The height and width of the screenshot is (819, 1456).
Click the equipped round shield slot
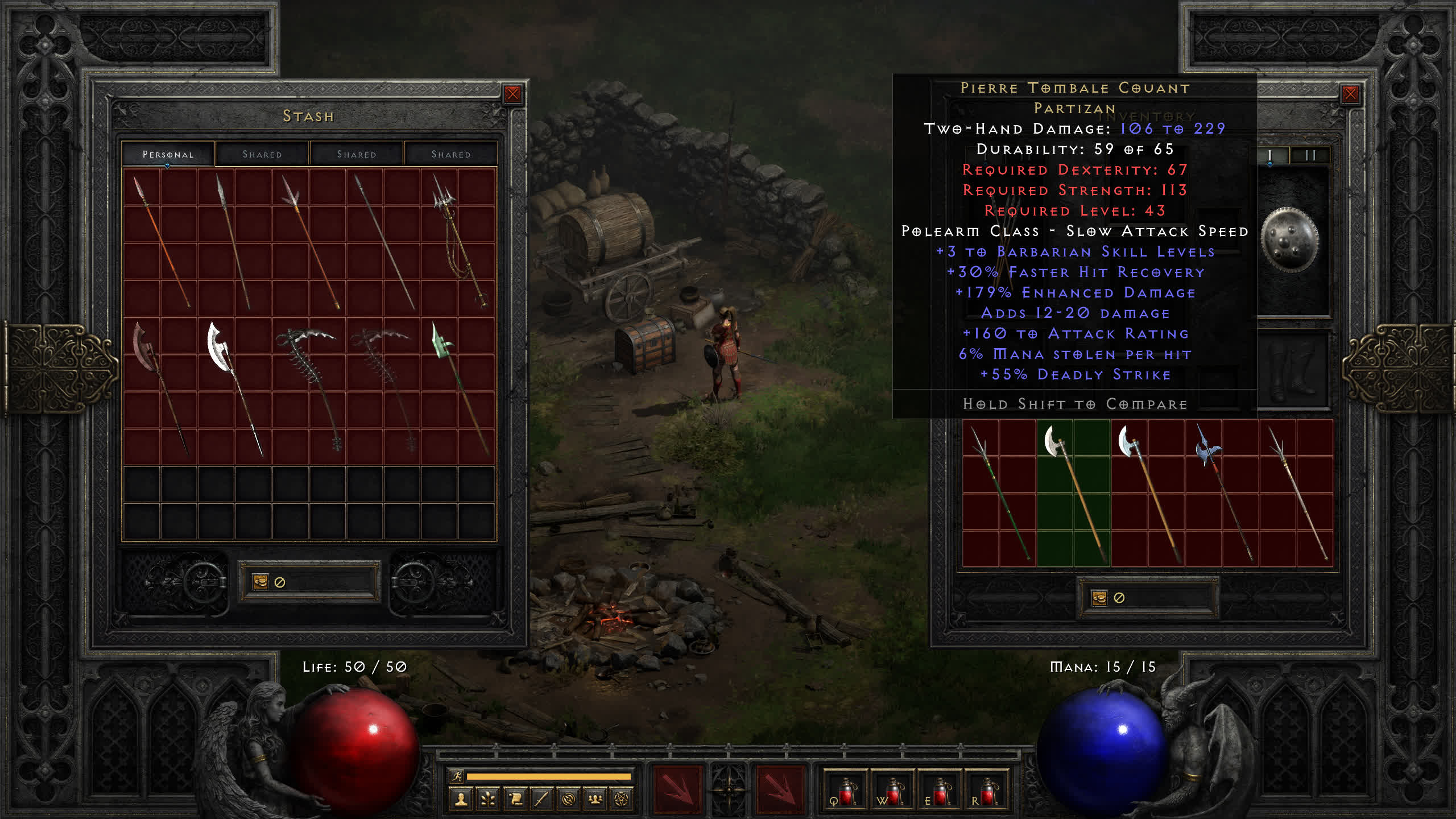click(1289, 240)
